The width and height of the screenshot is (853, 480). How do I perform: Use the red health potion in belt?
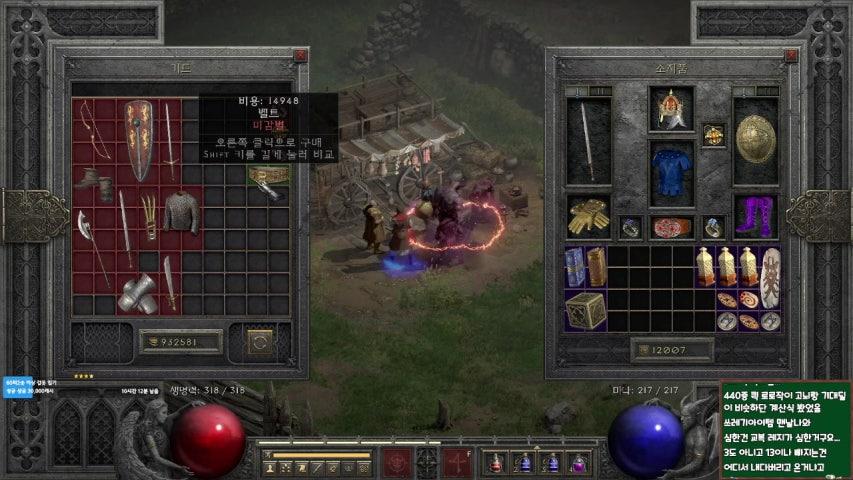495,464
